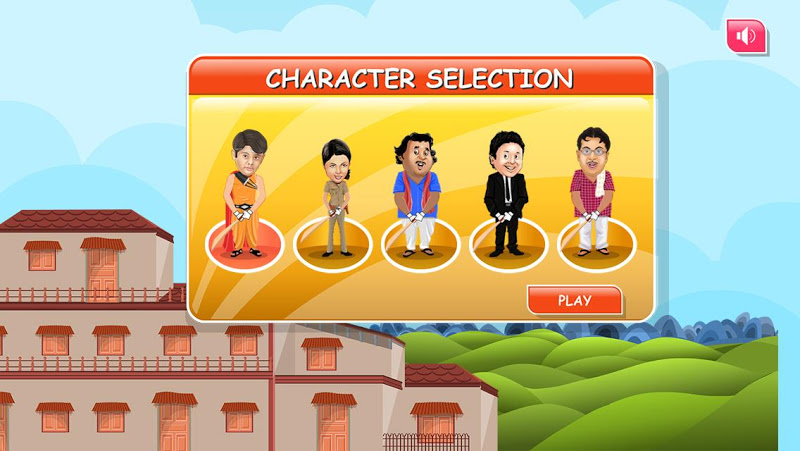The width and height of the screenshot is (800, 451).
Task: Select the character in the orange saree
Action: [x=244, y=200]
